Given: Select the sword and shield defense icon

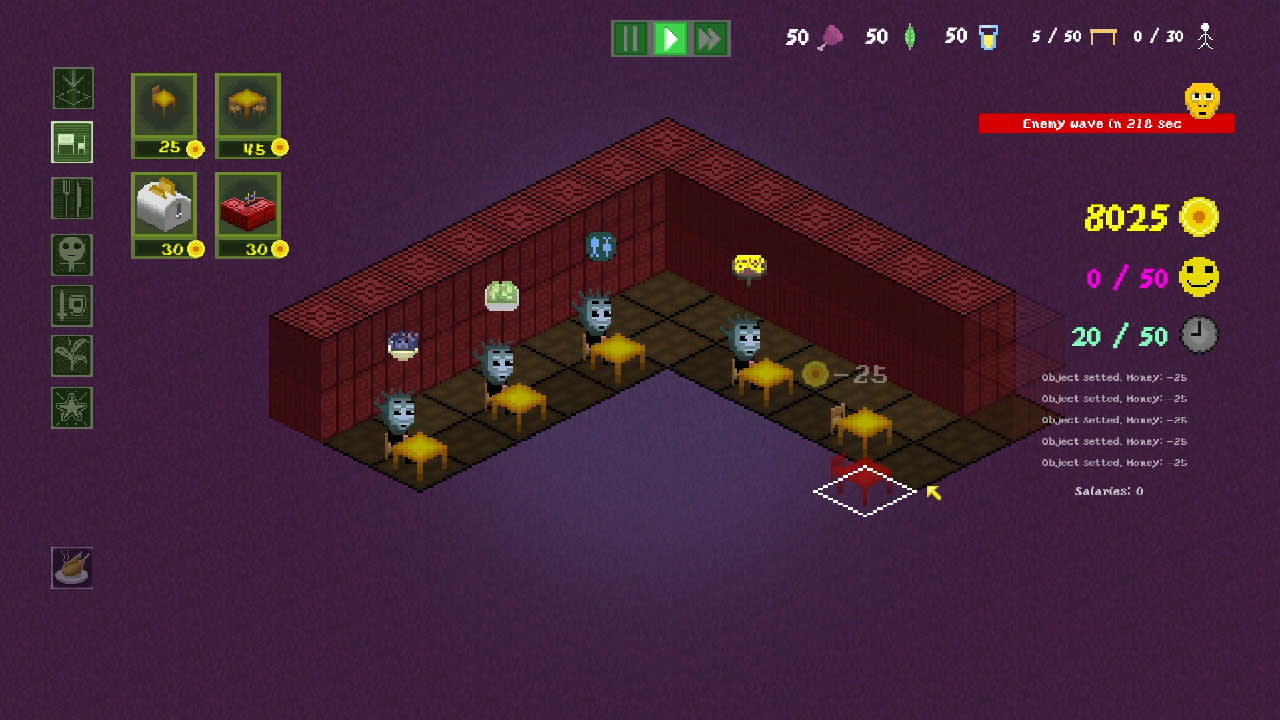Looking at the screenshot, I should coord(71,306).
